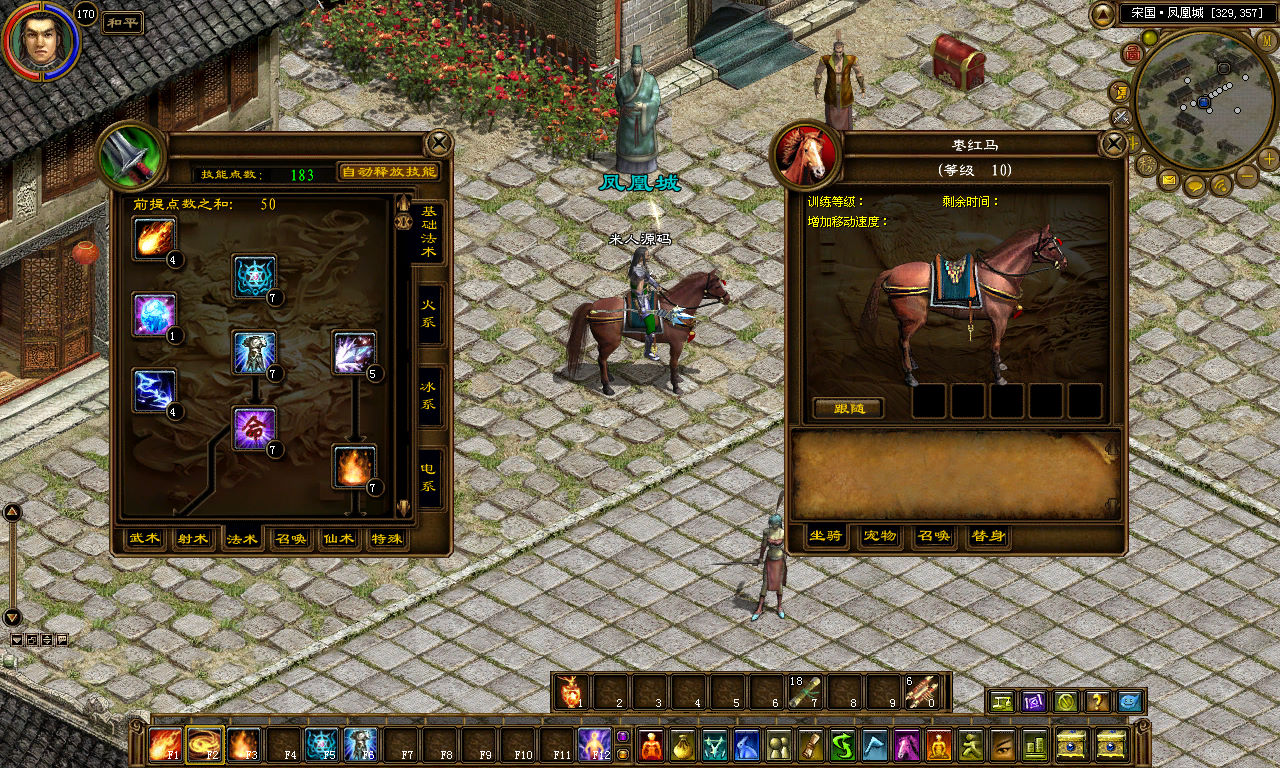
Task: Click the 跟随 follow button
Action: tap(847, 408)
